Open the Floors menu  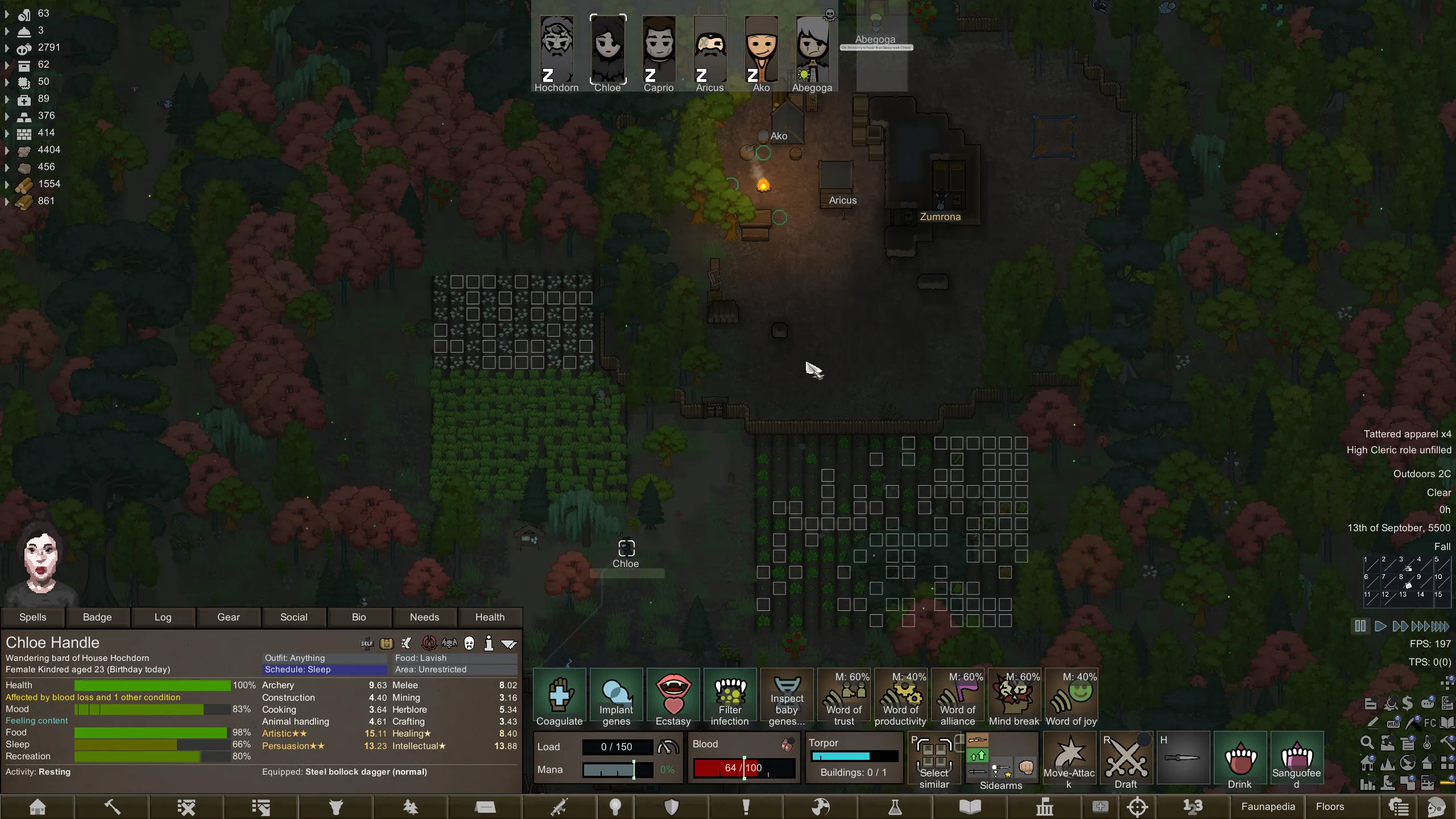pyautogui.click(x=1330, y=806)
